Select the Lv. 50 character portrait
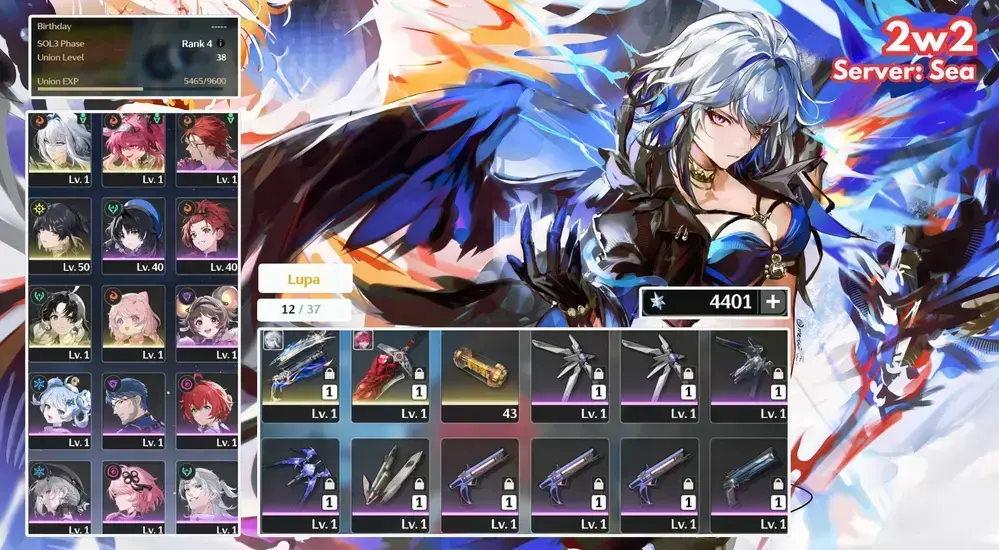This screenshot has height=550, width=999. point(60,234)
